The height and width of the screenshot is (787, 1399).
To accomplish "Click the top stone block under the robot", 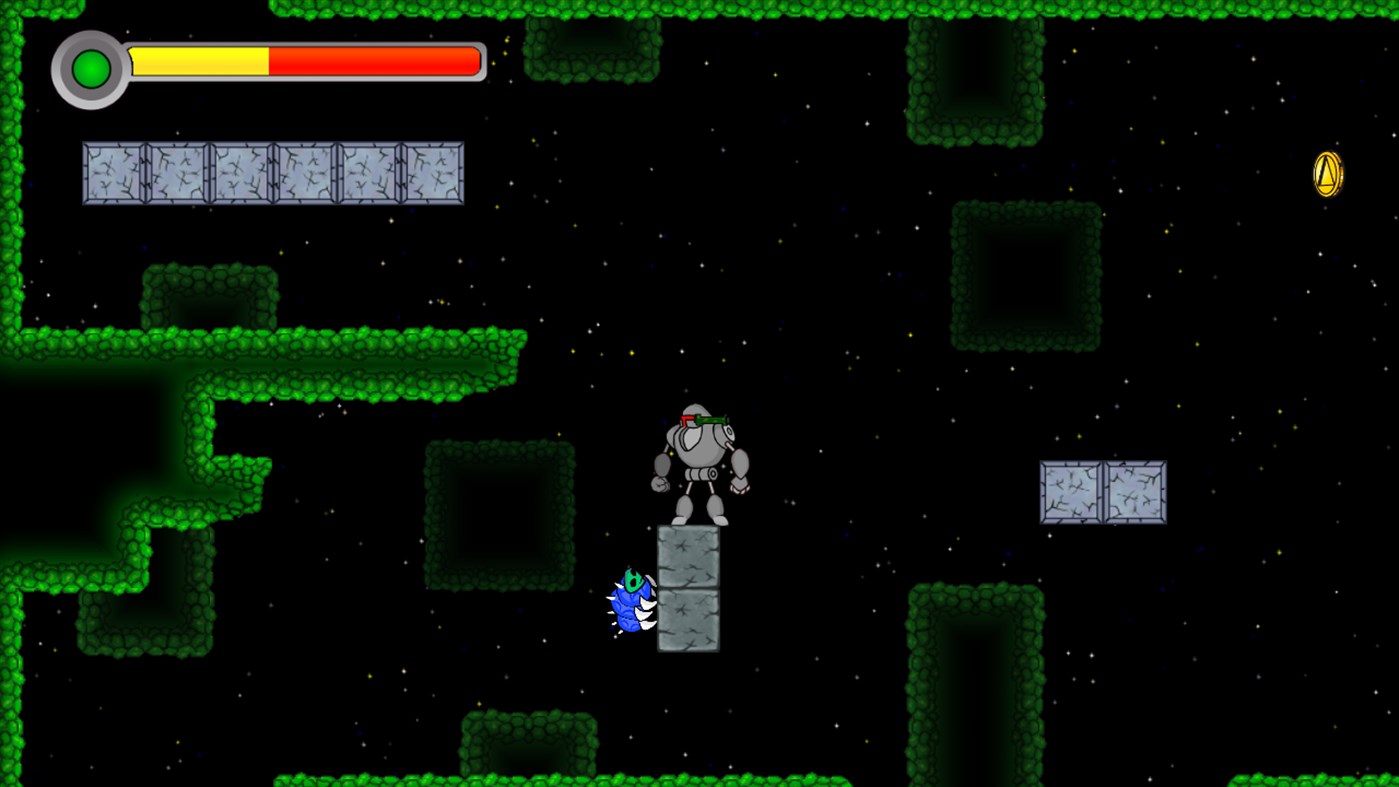I will click(688, 555).
